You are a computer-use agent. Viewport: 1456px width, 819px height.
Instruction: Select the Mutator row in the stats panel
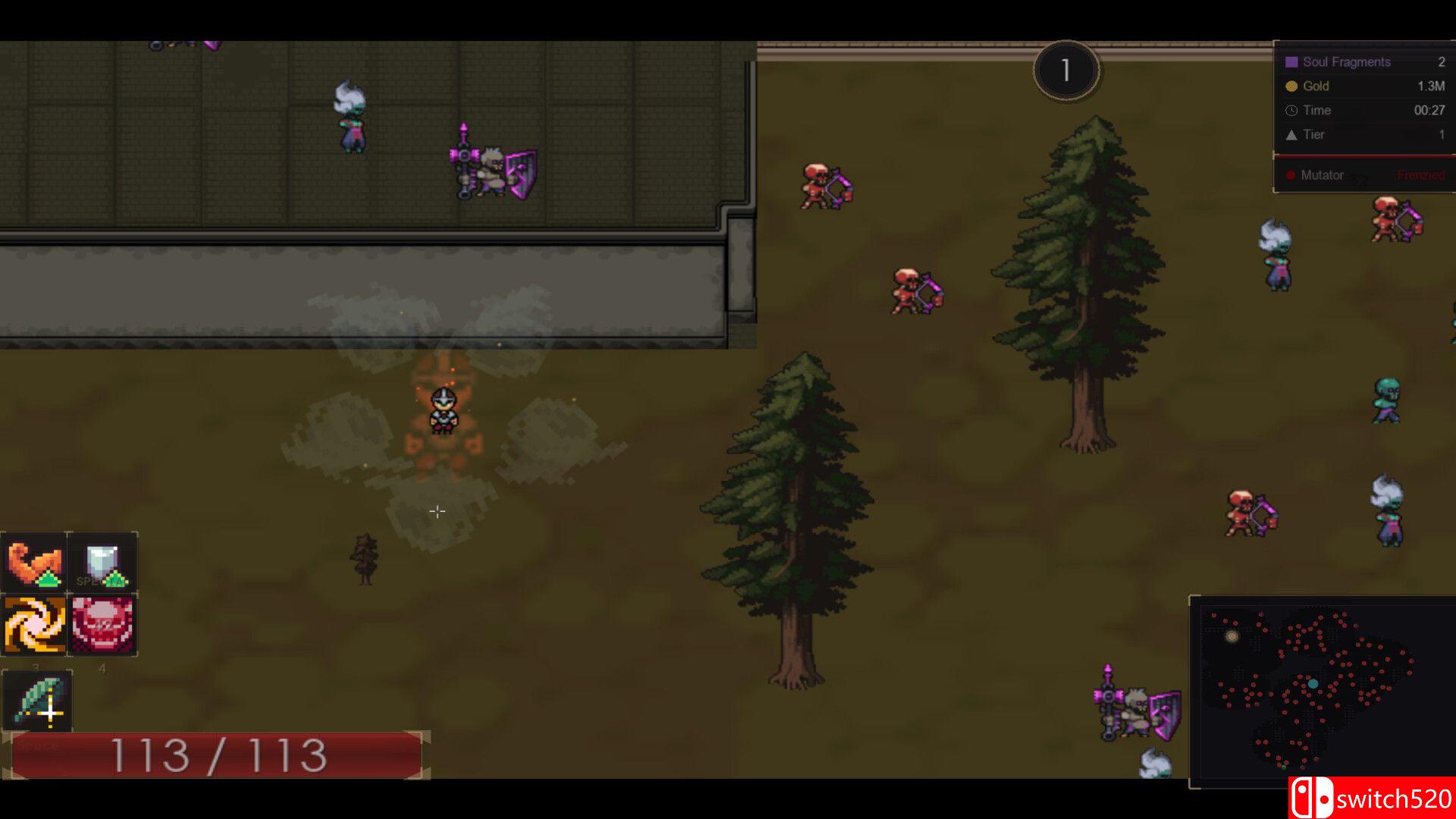click(x=1363, y=175)
